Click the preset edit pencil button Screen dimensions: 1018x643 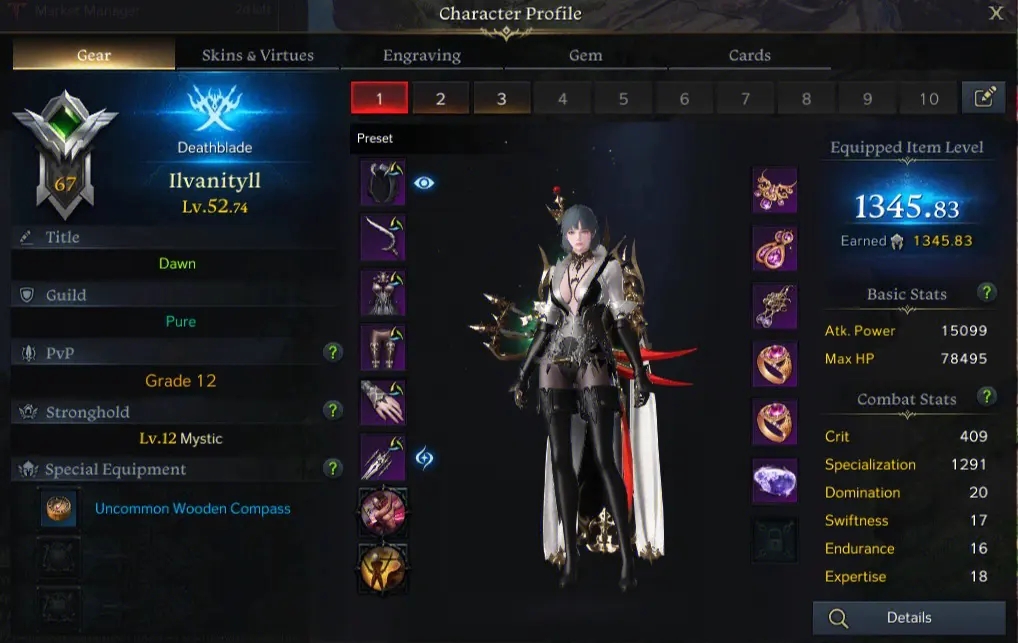pos(983,97)
